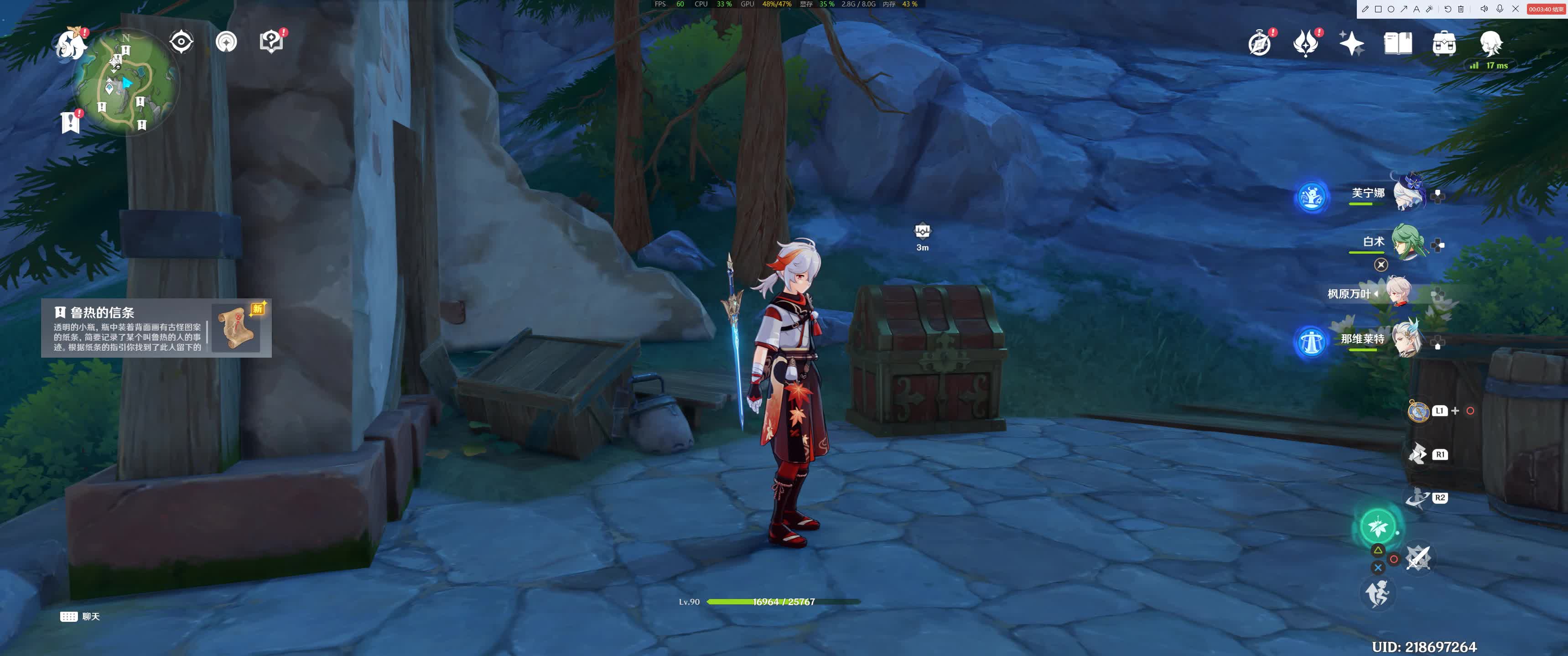The width and height of the screenshot is (1568, 656).
Task: Use the sword normal attack icon
Action: point(1417,558)
